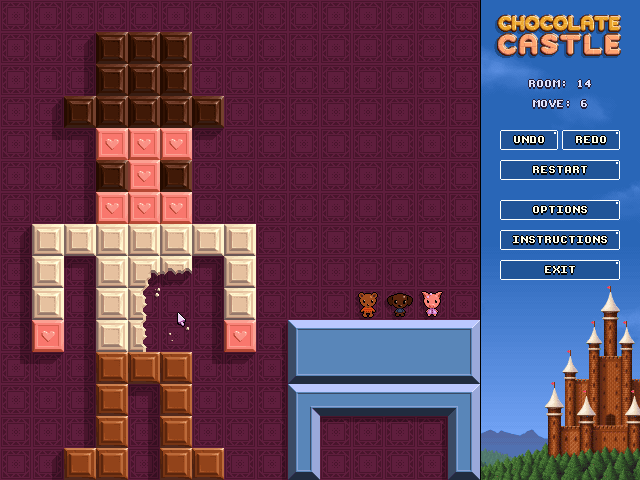Redo the undone move
The image size is (640, 480).
pyautogui.click(x=590, y=140)
